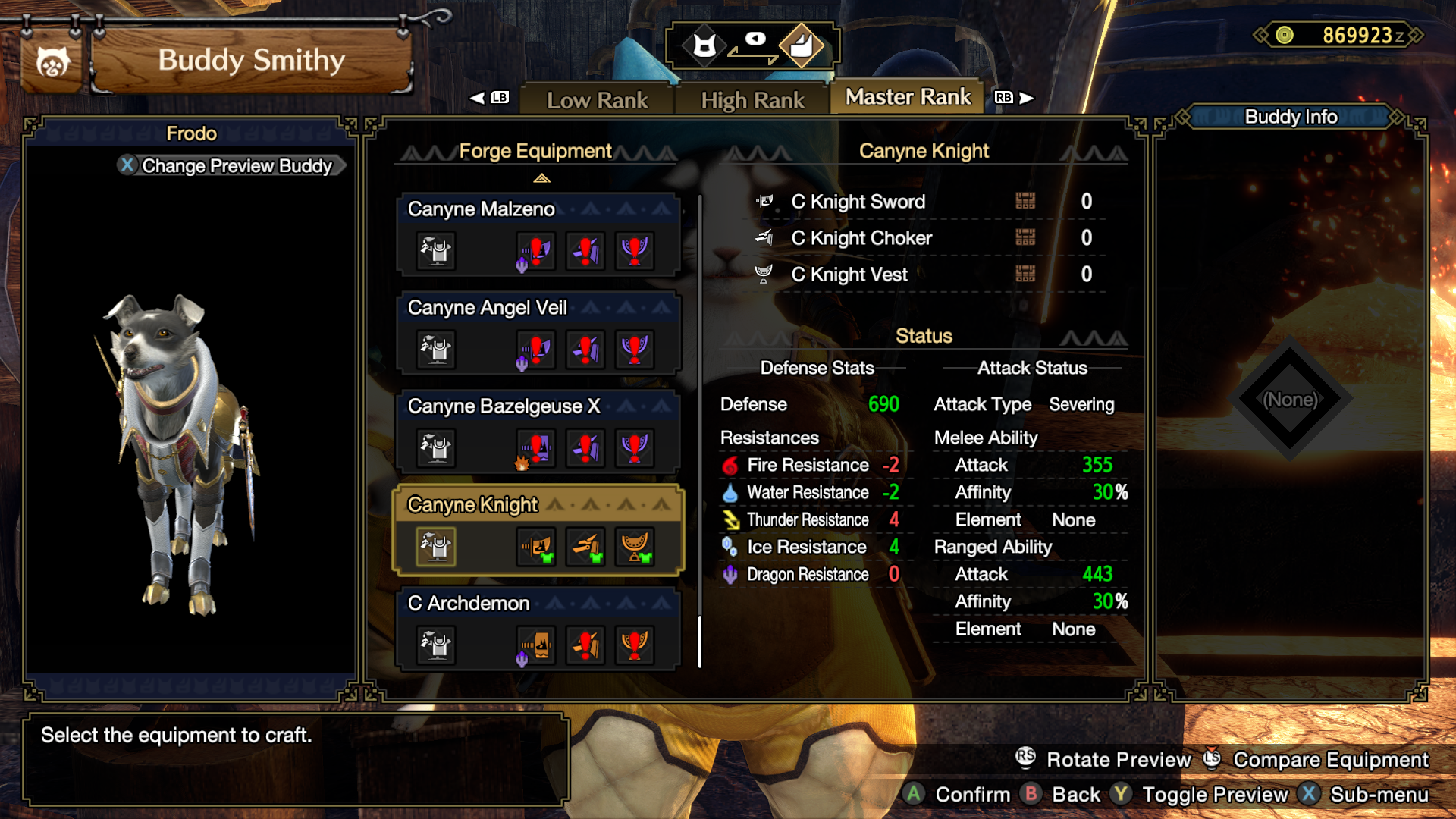Select the Palico buddy type icon

[705, 46]
